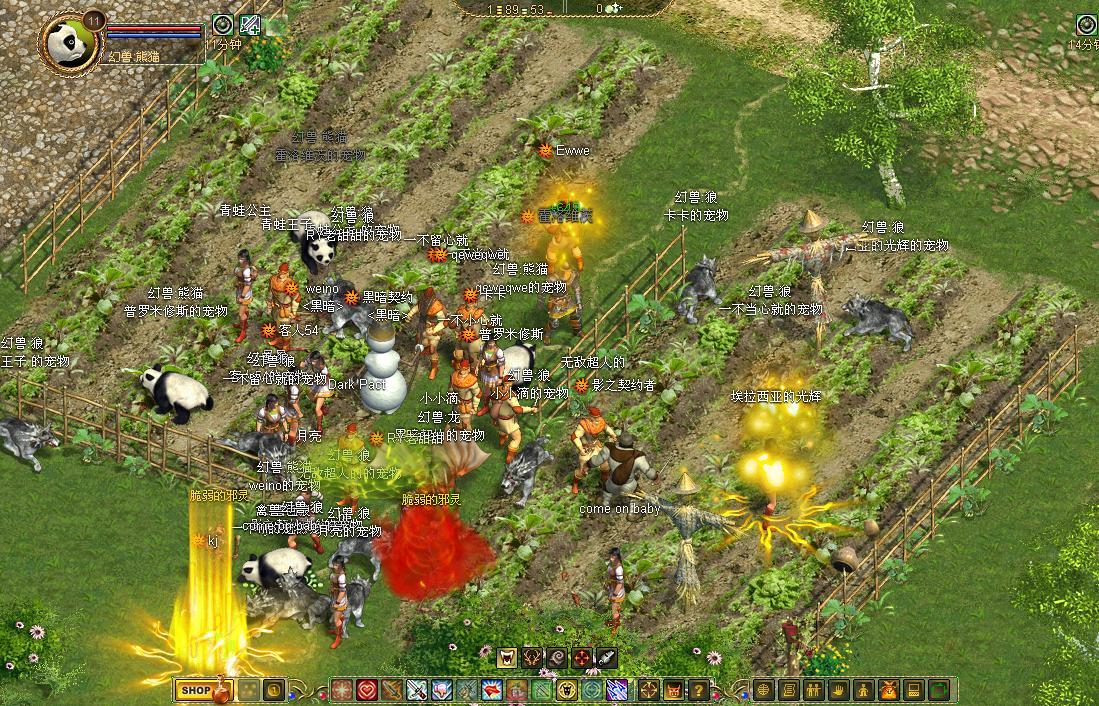Image resolution: width=1099 pixels, height=706 pixels.
Task: Select the sword with plus buff icon
Action: pos(250,25)
